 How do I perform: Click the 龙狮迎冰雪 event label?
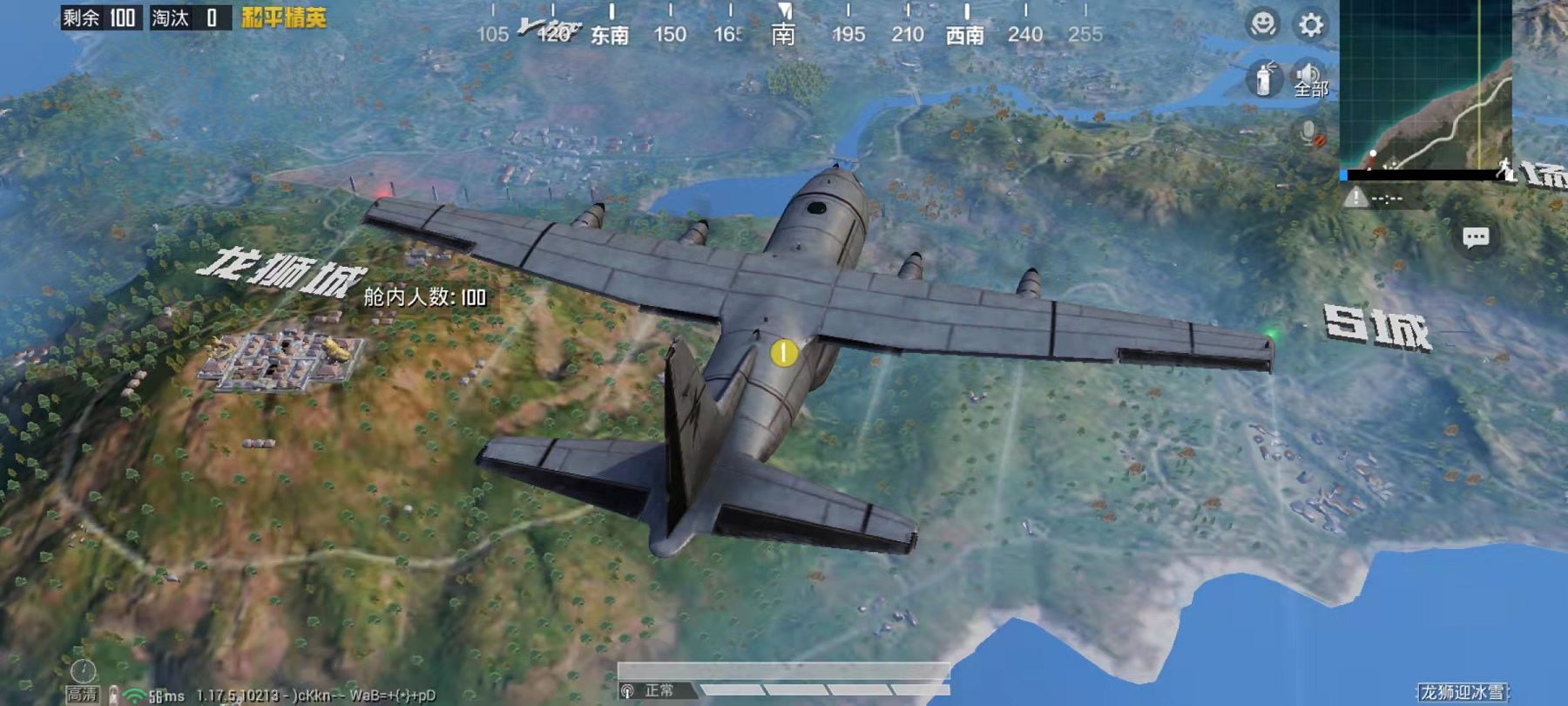point(1463,692)
